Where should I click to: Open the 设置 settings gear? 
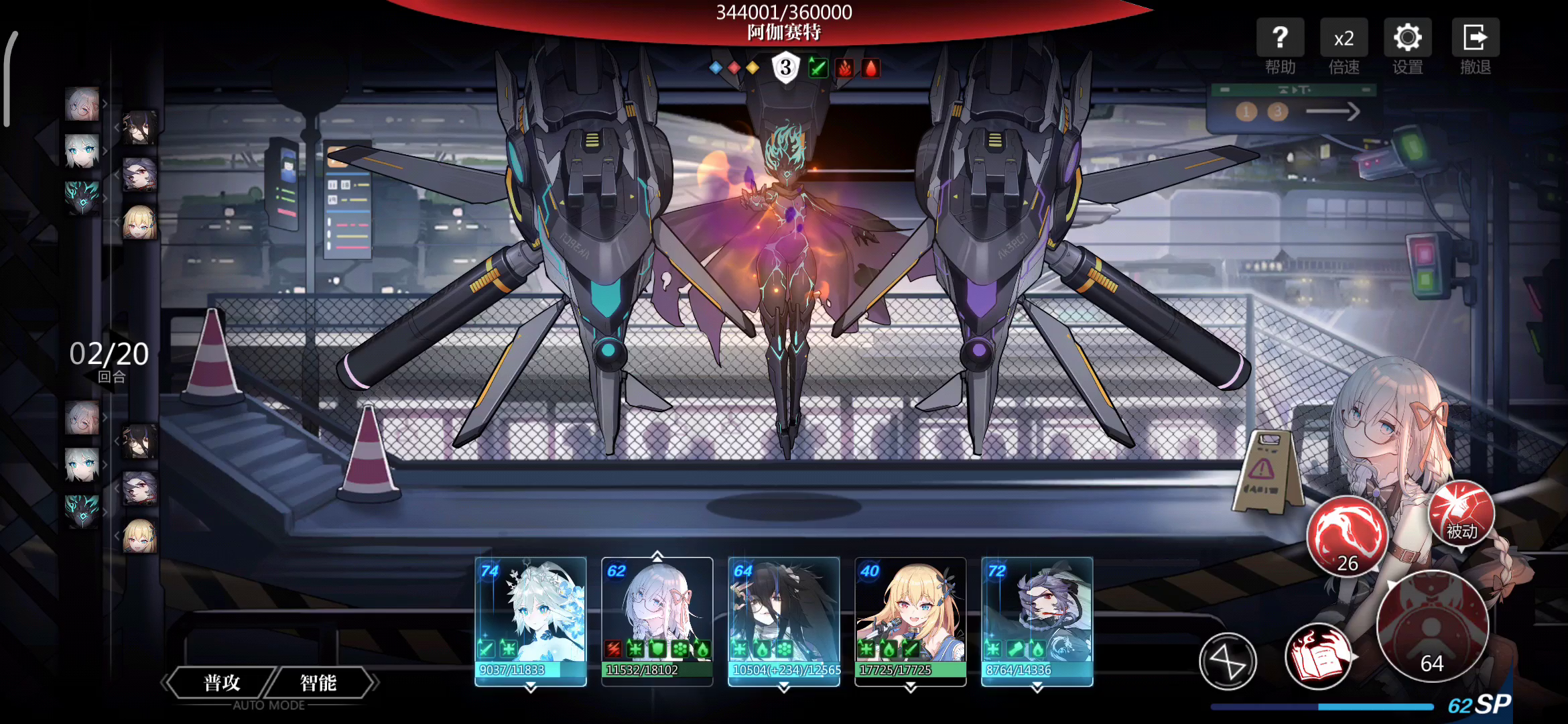(x=1407, y=46)
